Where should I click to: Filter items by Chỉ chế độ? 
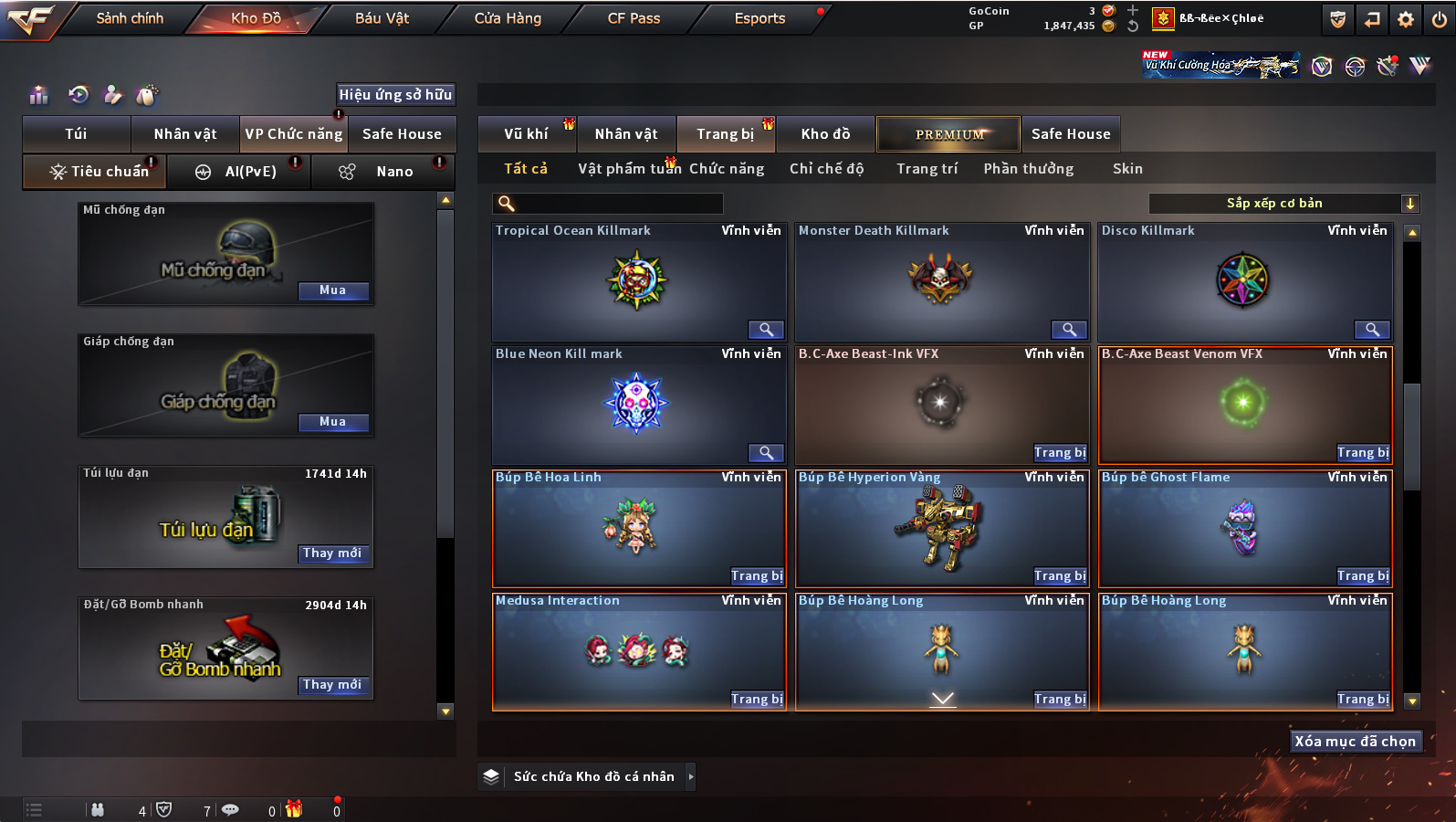pos(826,169)
